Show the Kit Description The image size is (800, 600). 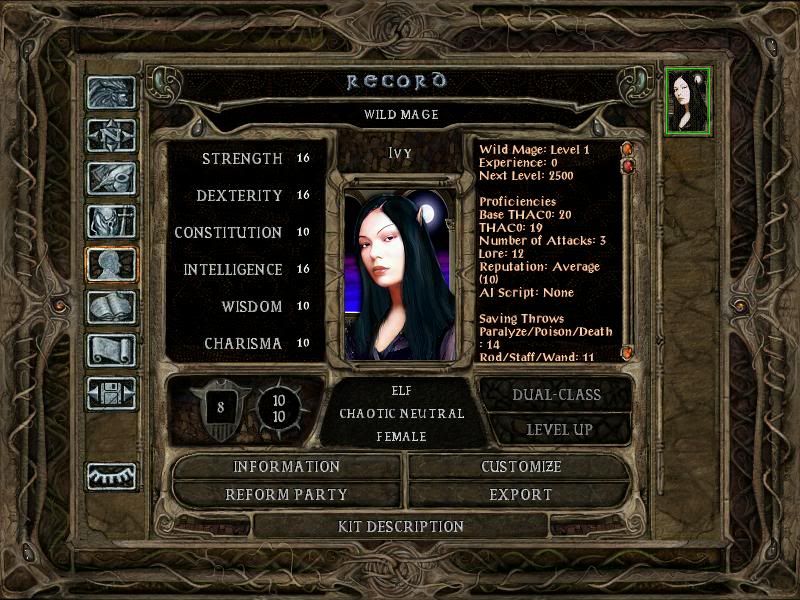coord(400,526)
